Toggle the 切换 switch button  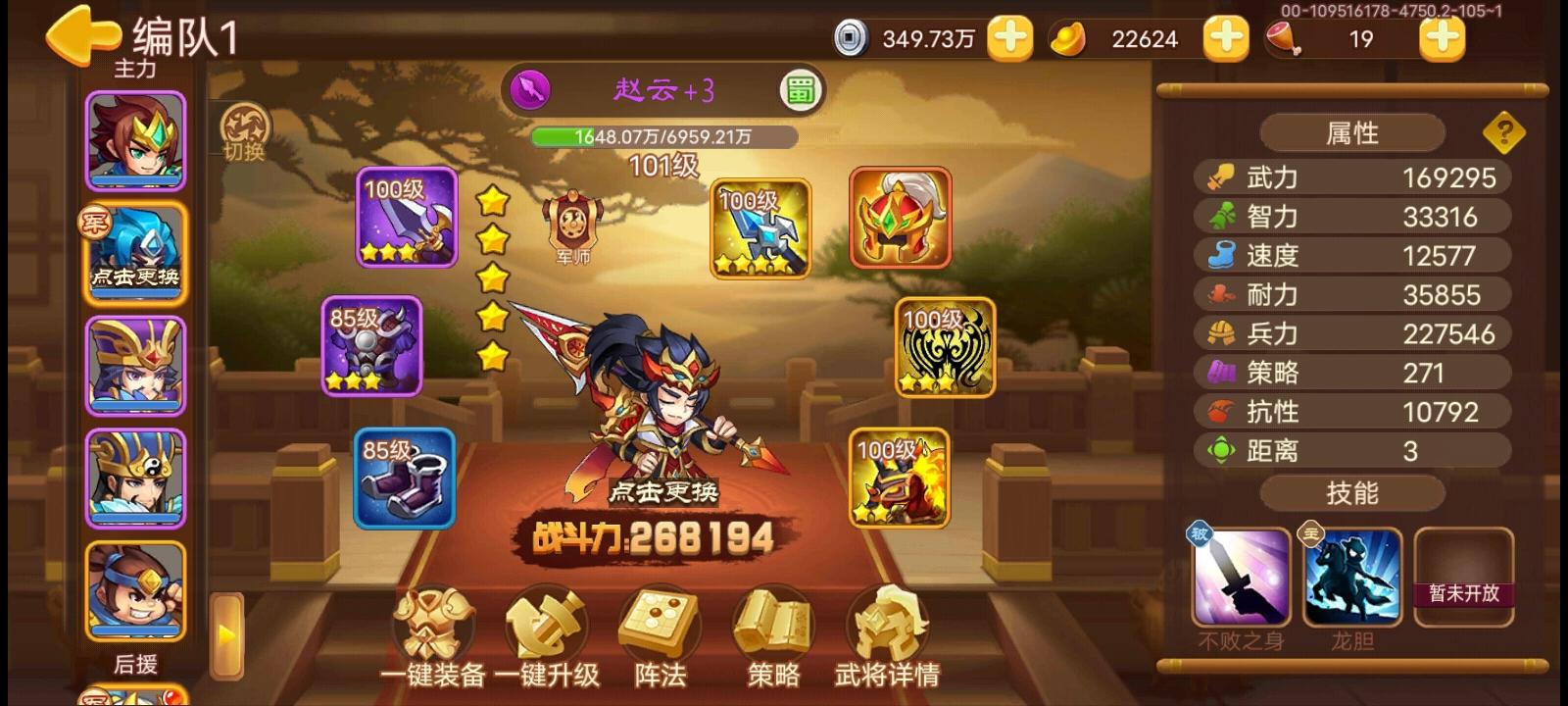[x=243, y=132]
